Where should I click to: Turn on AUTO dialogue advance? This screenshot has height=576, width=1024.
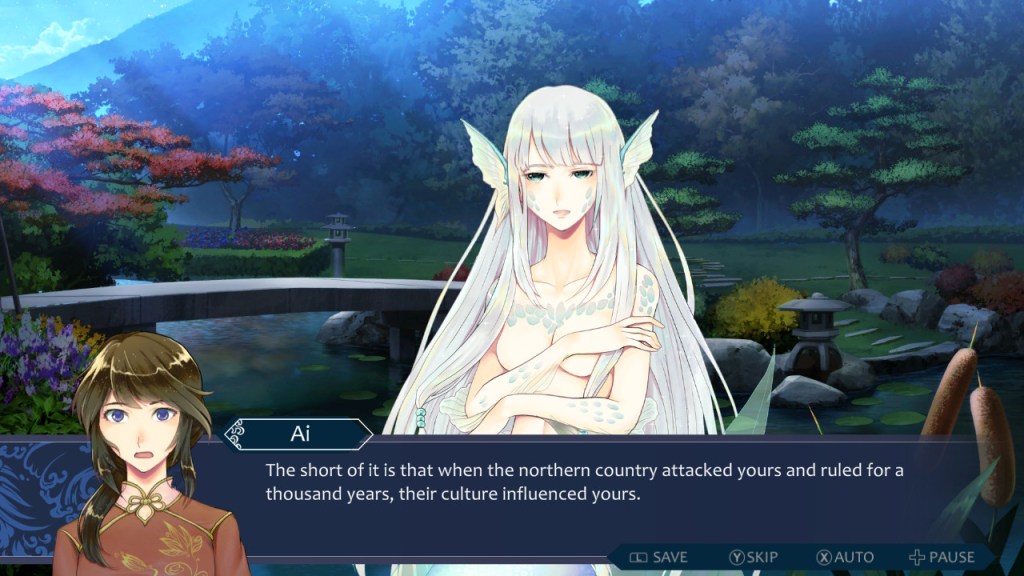(845, 557)
